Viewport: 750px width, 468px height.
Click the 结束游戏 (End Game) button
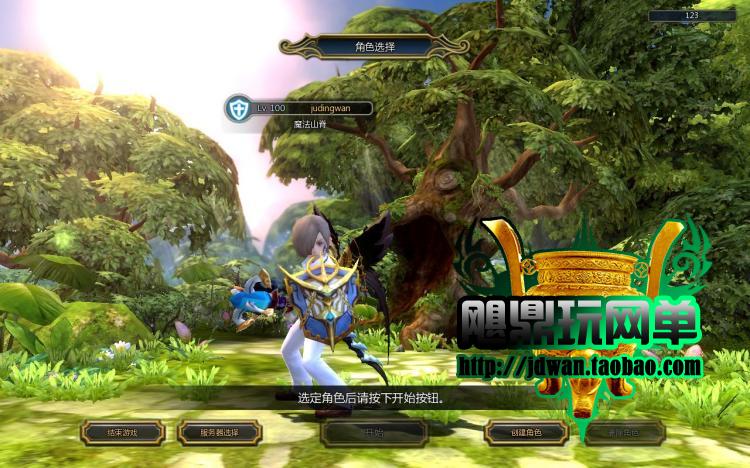pyautogui.click(x=122, y=433)
